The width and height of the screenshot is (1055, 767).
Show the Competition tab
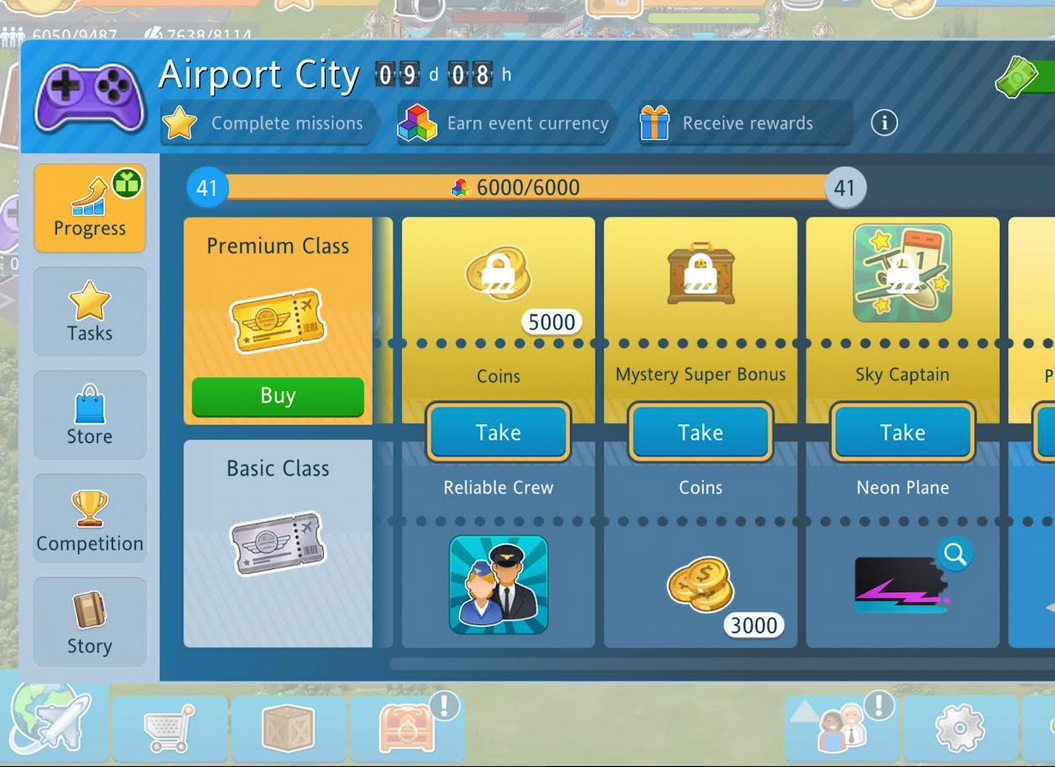point(90,520)
